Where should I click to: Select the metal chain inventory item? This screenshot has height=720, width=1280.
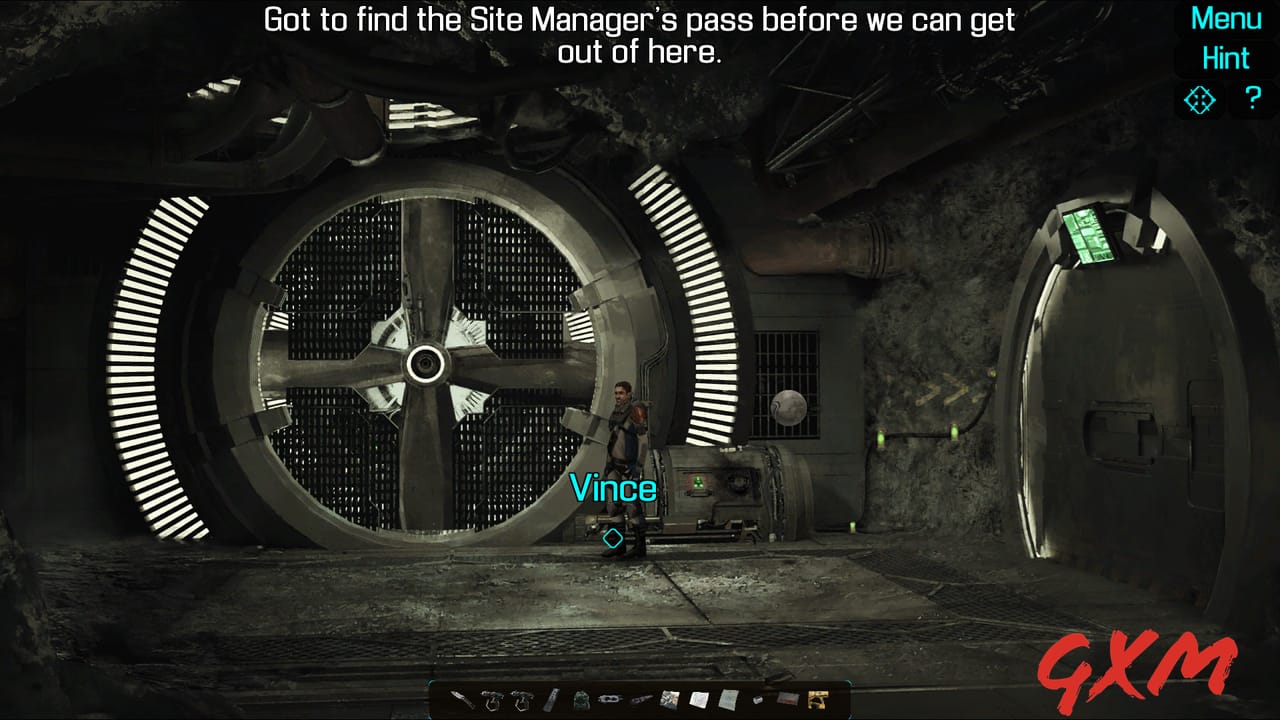point(607,699)
